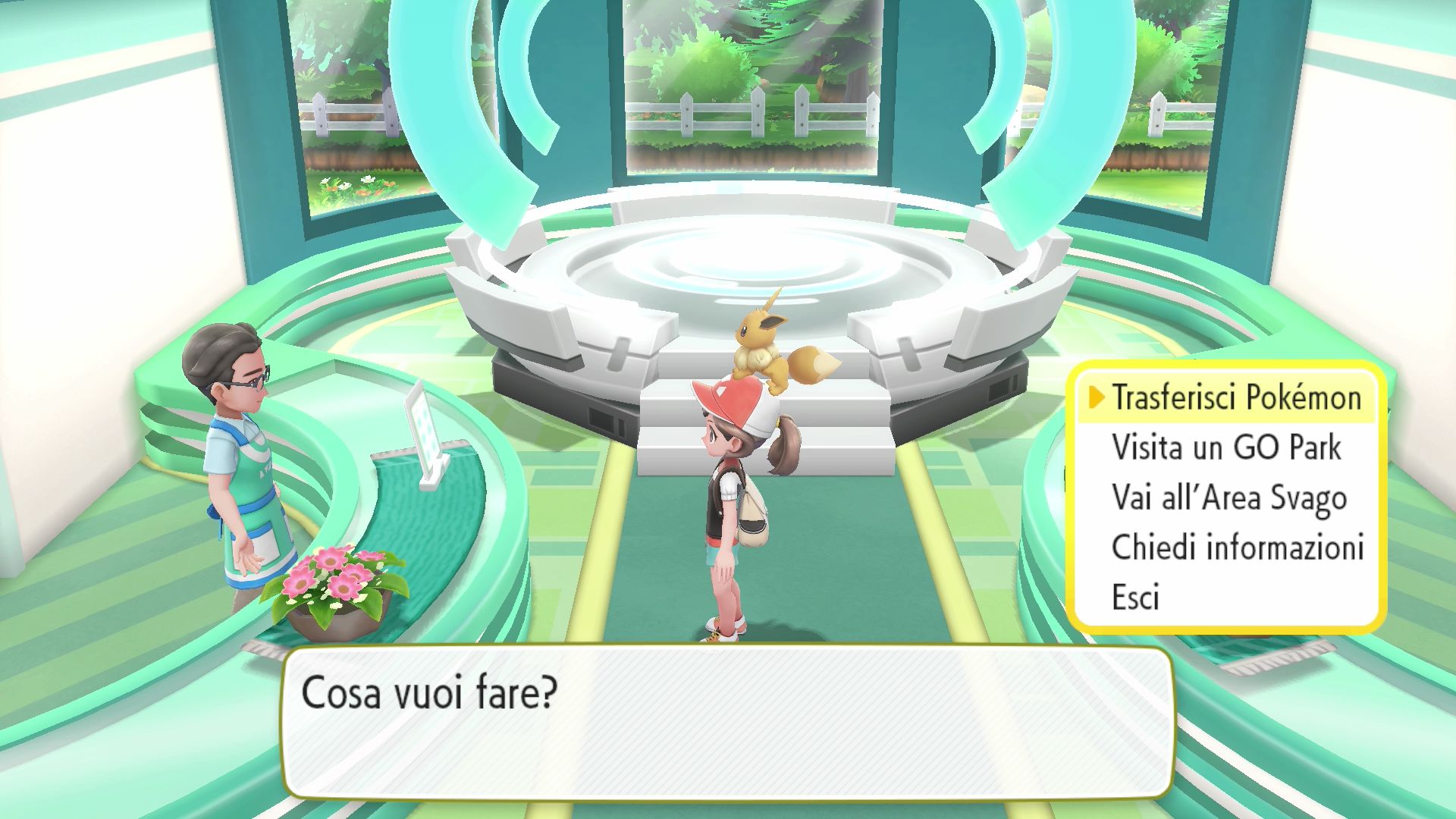Select Chiedi informazioni option
This screenshot has height=819, width=1456.
pos(1238,548)
